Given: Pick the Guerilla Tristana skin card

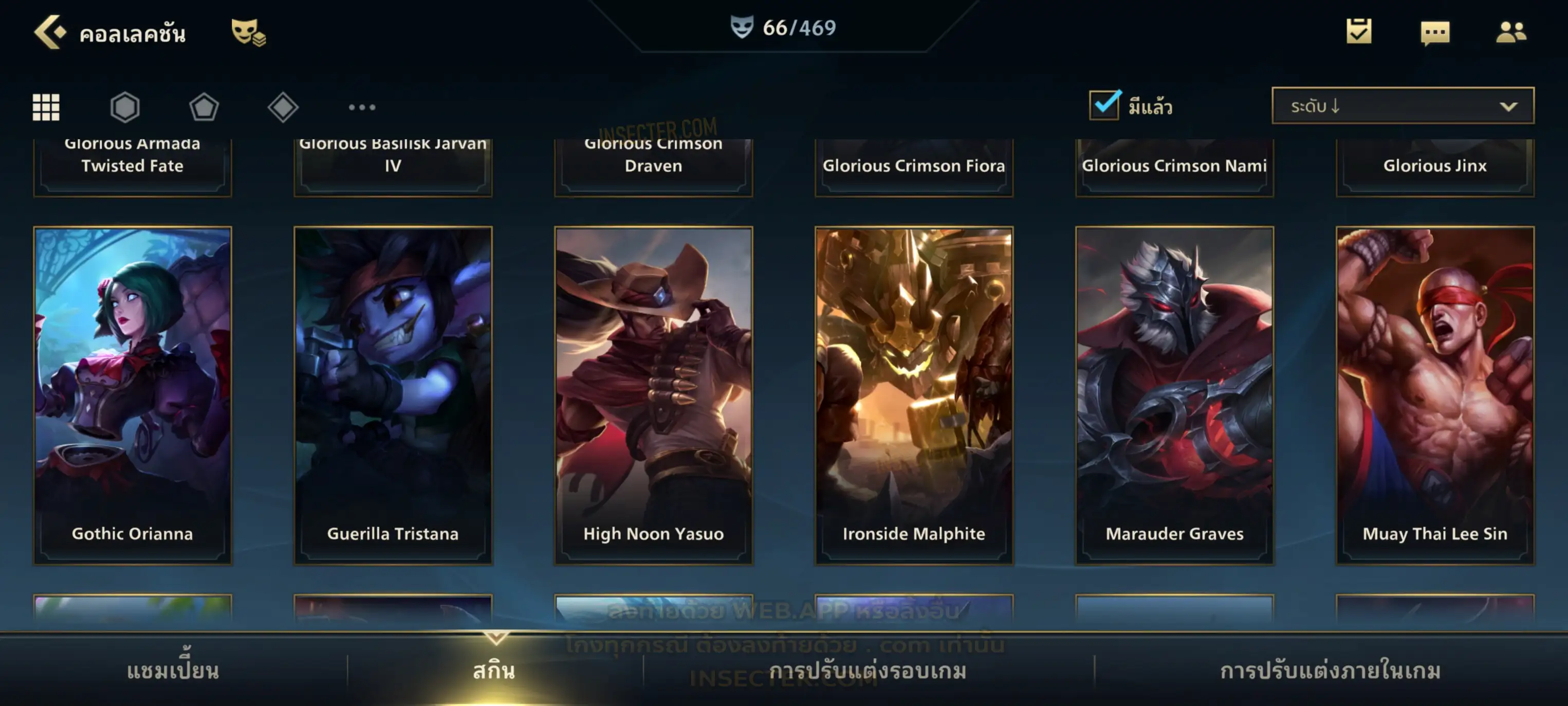Looking at the screenshot, I should tap(393, 395).
